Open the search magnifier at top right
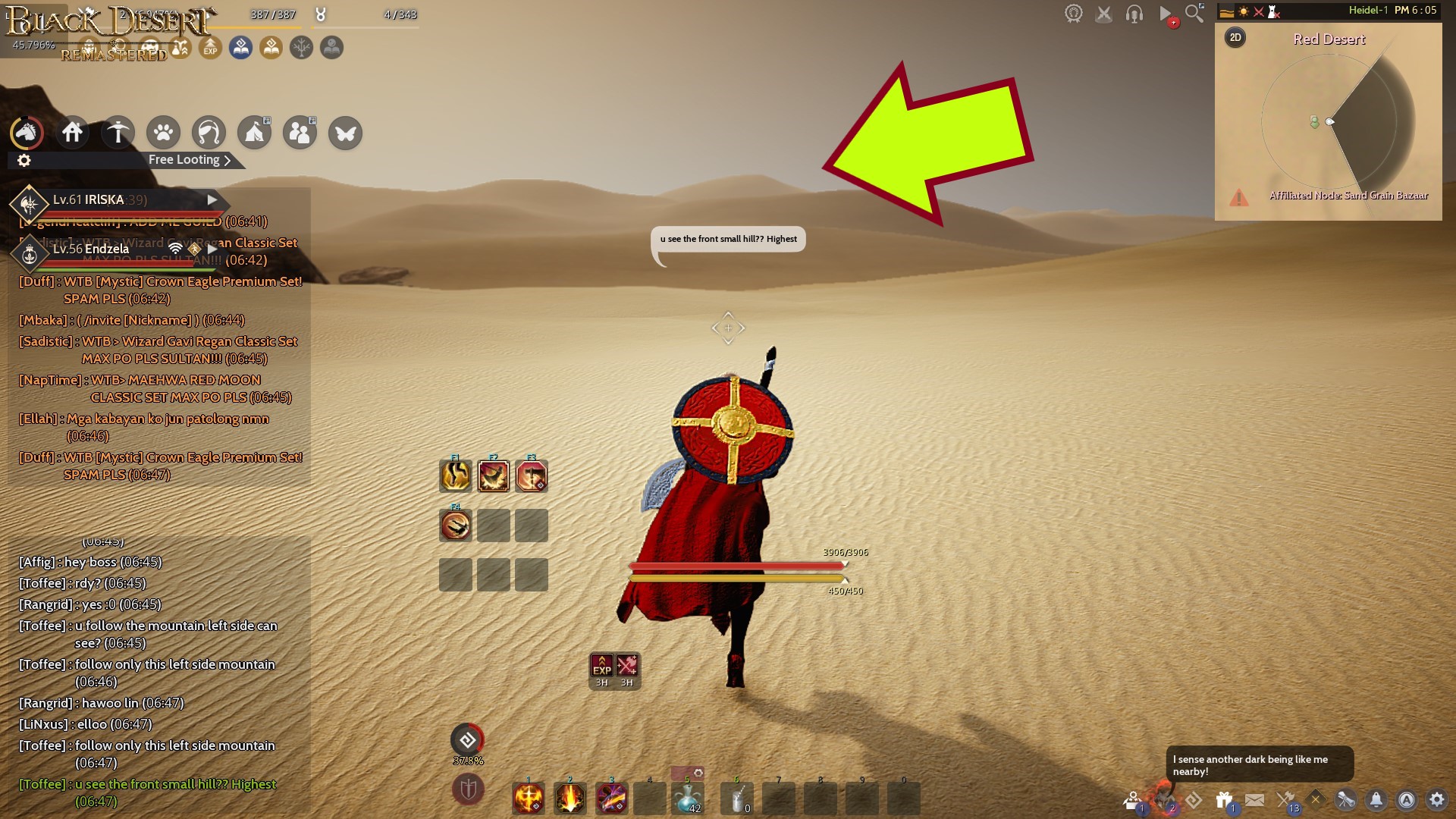 [1193, 13]
